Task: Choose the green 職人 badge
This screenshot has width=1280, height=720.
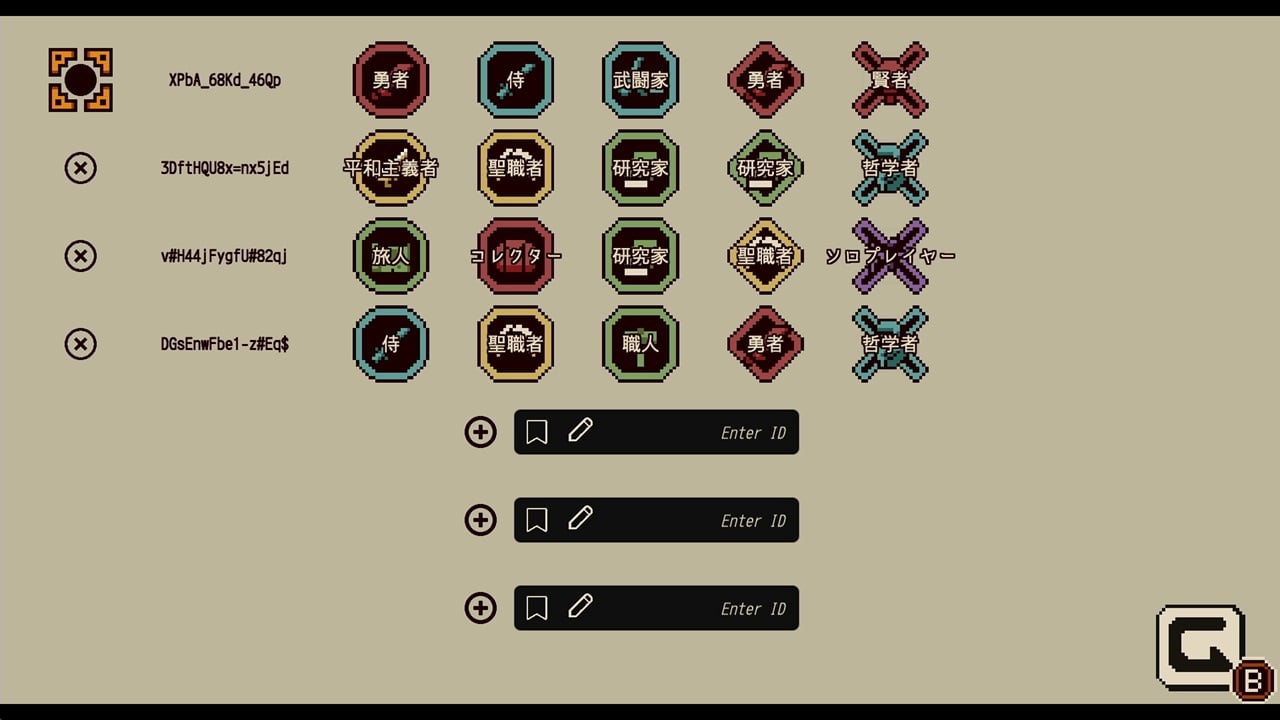Action: coord(640,344)
